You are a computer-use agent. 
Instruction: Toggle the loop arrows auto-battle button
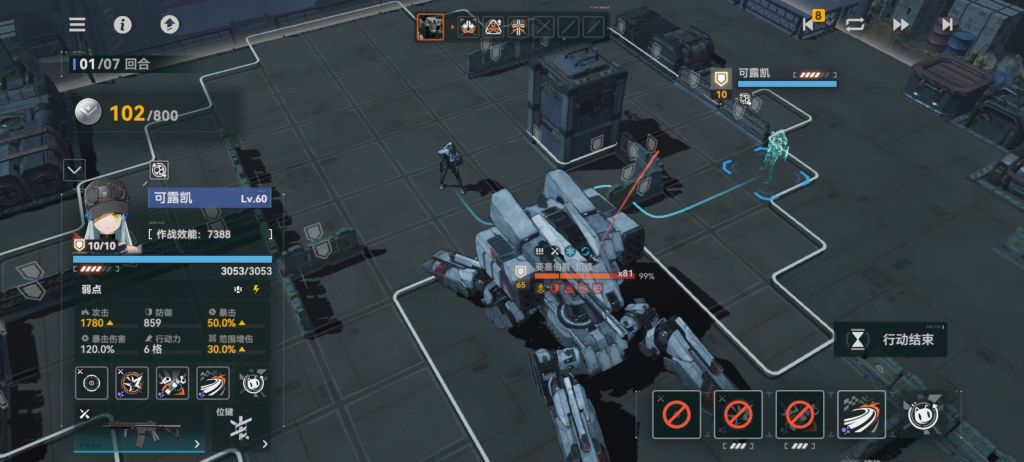point(855,25)
